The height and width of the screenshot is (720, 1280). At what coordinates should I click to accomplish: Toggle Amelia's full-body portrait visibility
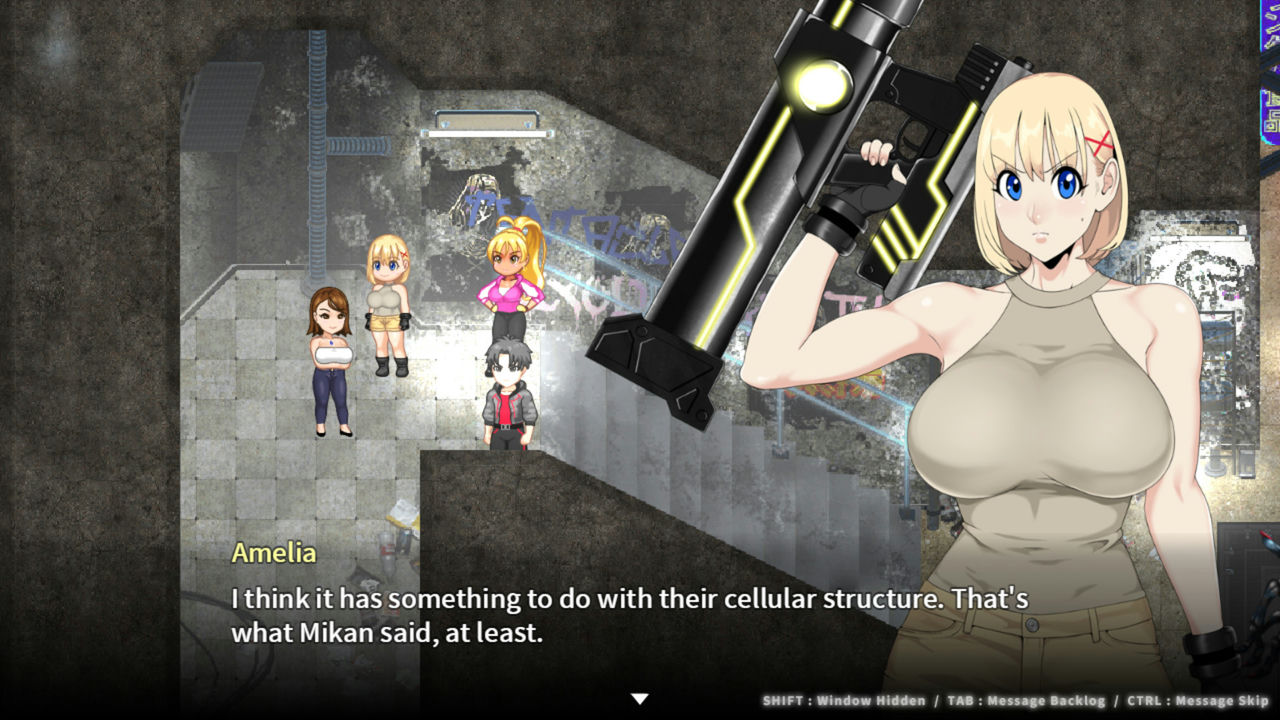tap(1050, 400)
